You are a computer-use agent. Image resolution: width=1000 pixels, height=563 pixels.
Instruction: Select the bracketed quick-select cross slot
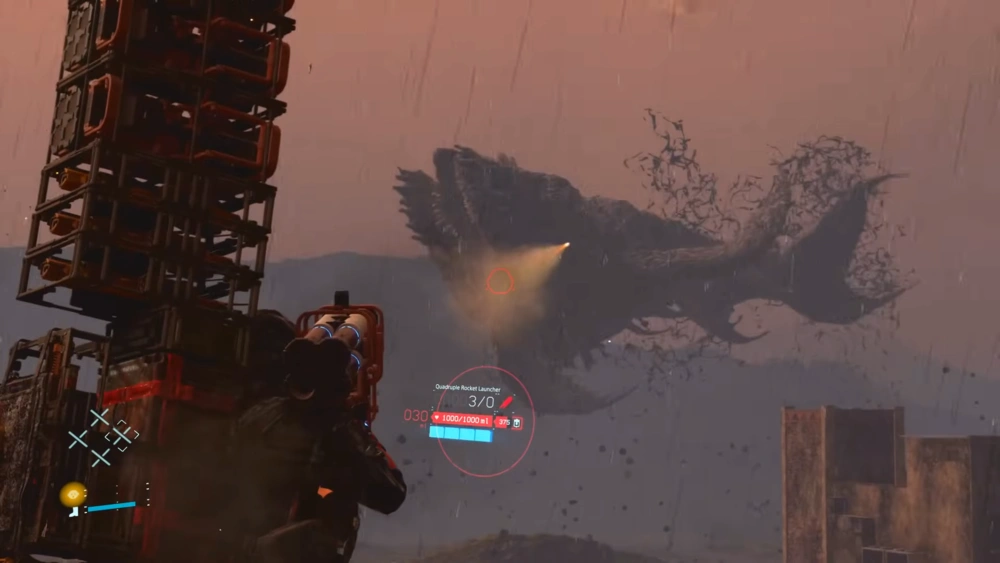tap(121, 436)
